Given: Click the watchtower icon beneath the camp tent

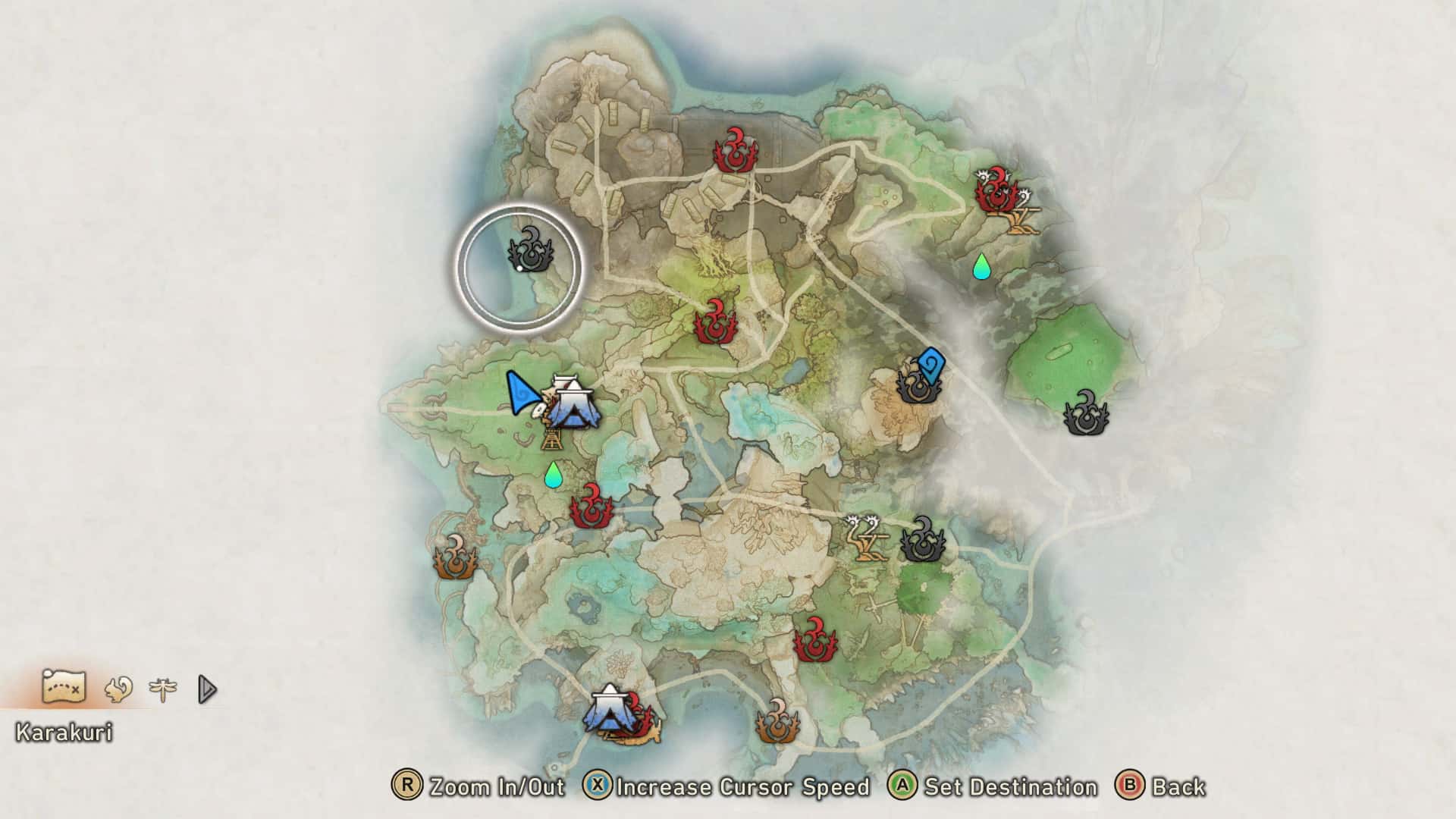Looking at the screenshot, I should pyautogui.click(x=551, y=438).
